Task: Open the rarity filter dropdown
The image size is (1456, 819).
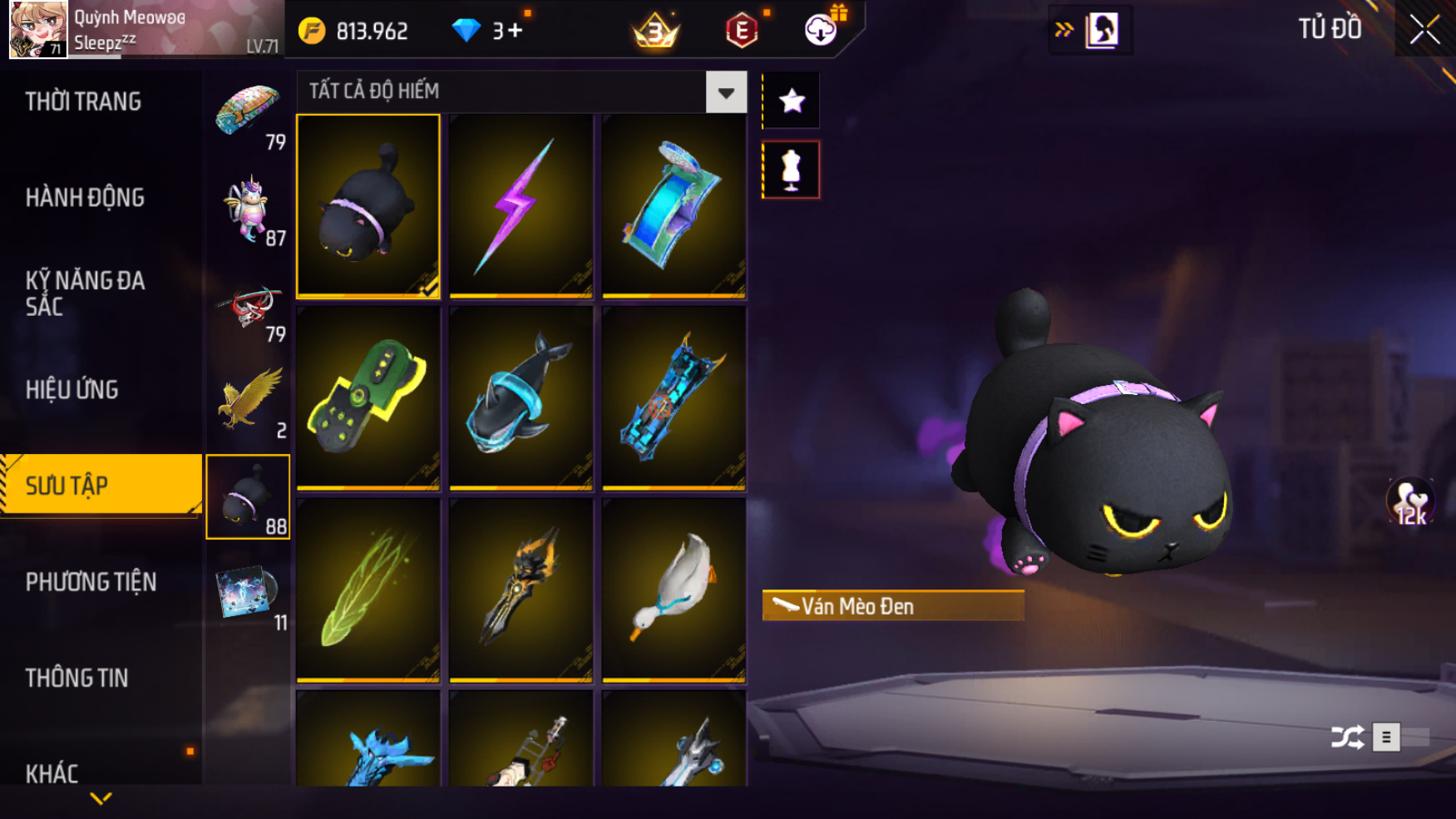Action: point(726,92)
